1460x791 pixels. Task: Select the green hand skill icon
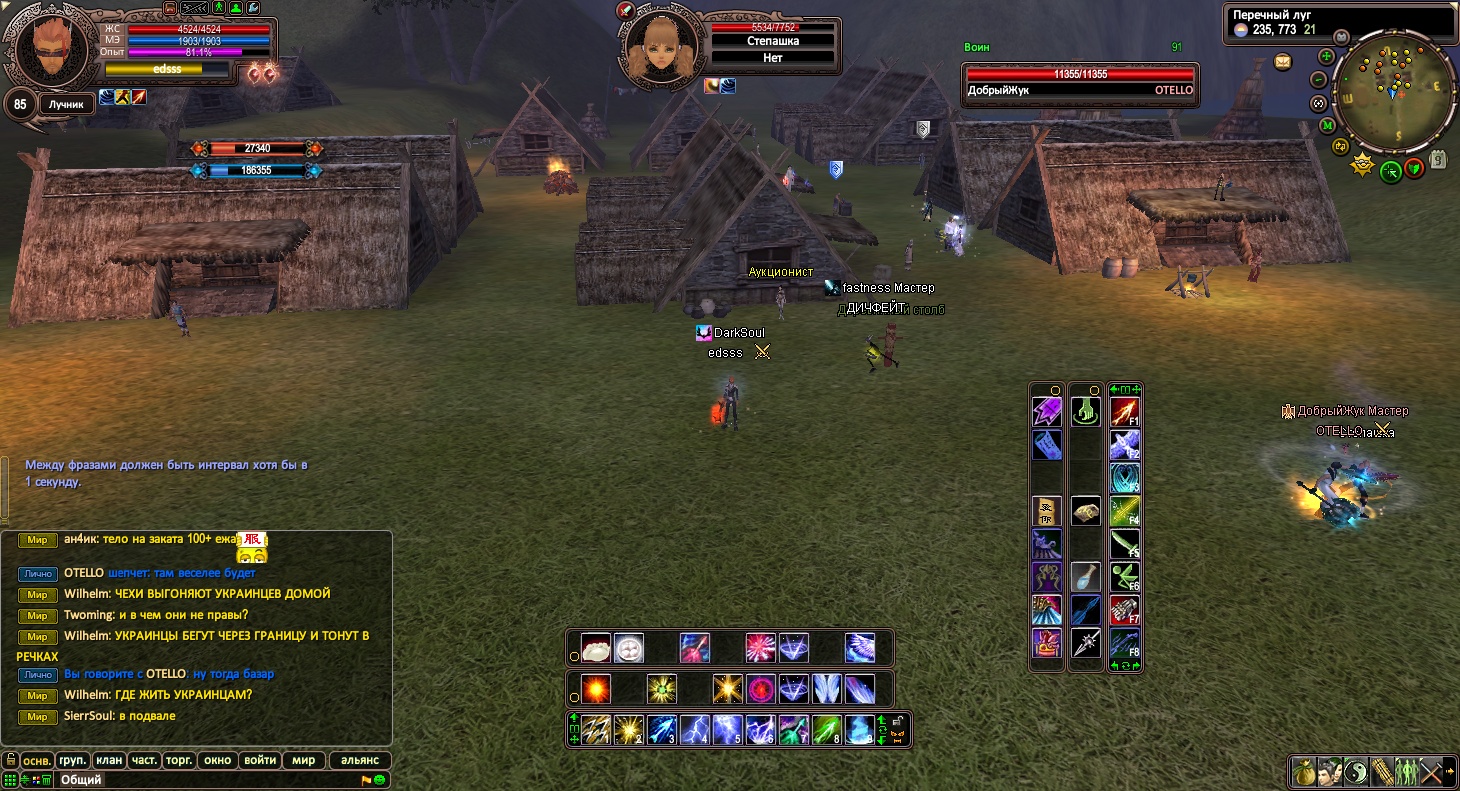1086,411
